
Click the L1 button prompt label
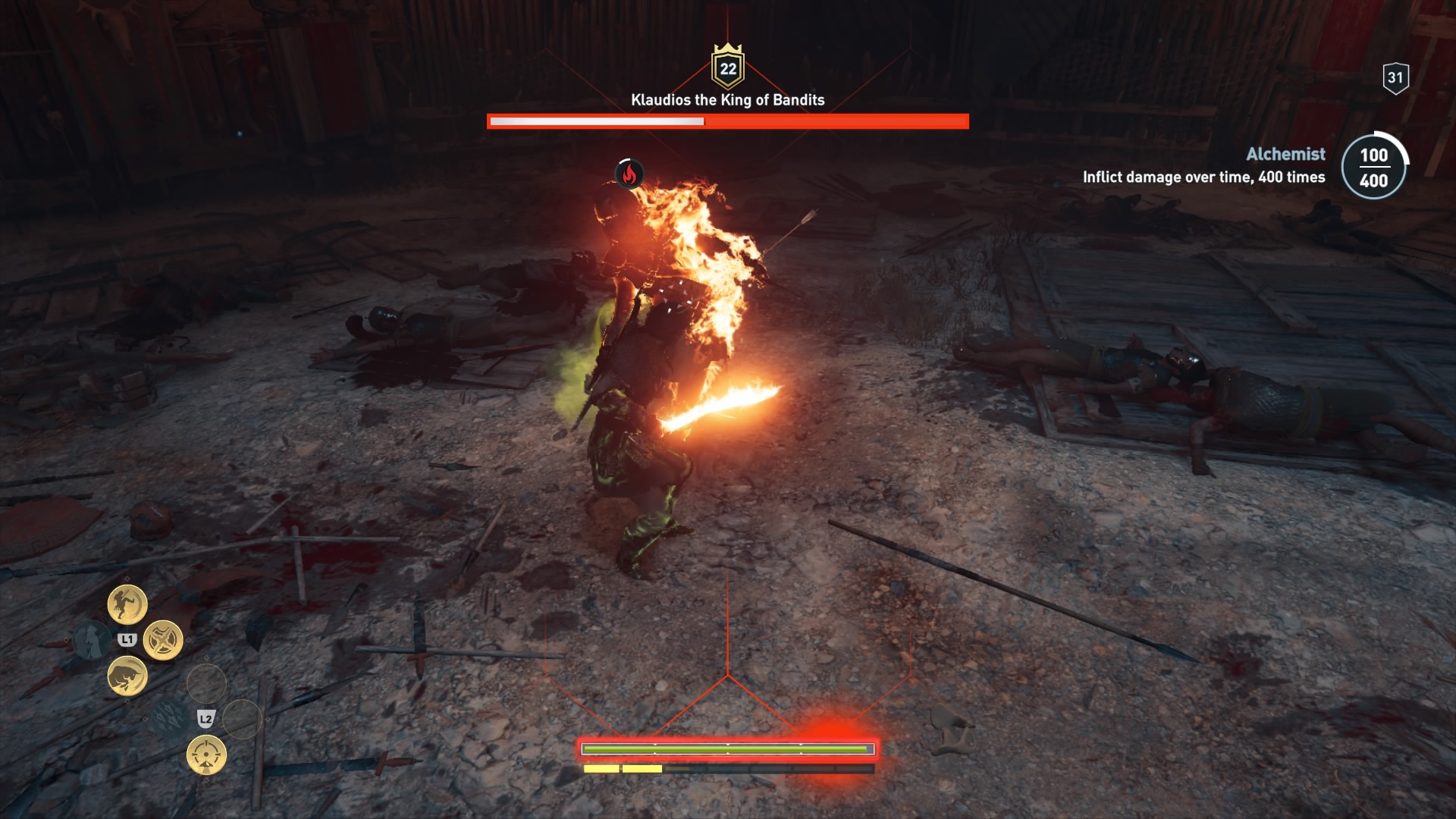[x=128, y=639]
